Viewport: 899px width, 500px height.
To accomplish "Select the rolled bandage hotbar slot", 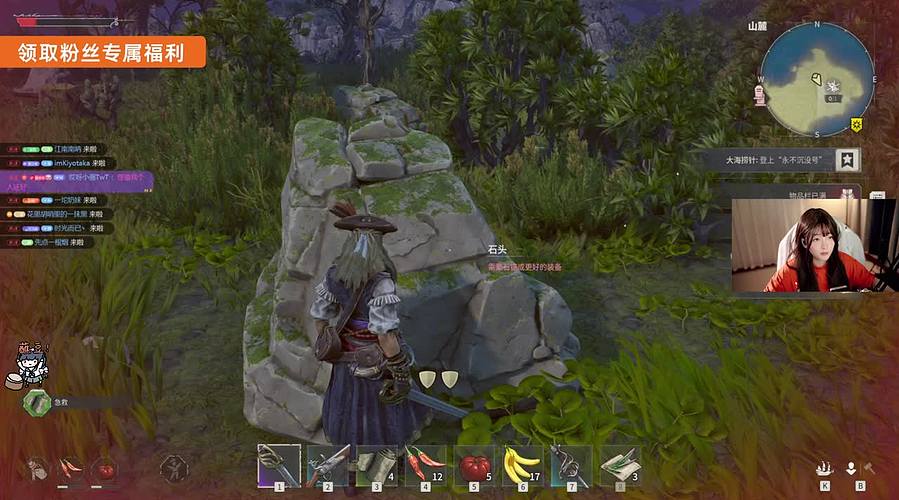I will pos(377,465).
